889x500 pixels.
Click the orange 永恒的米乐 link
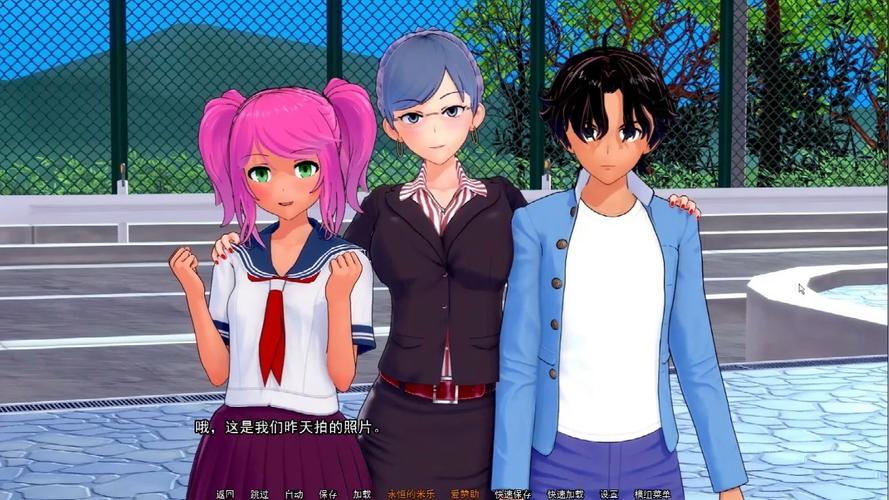[407, 494]
